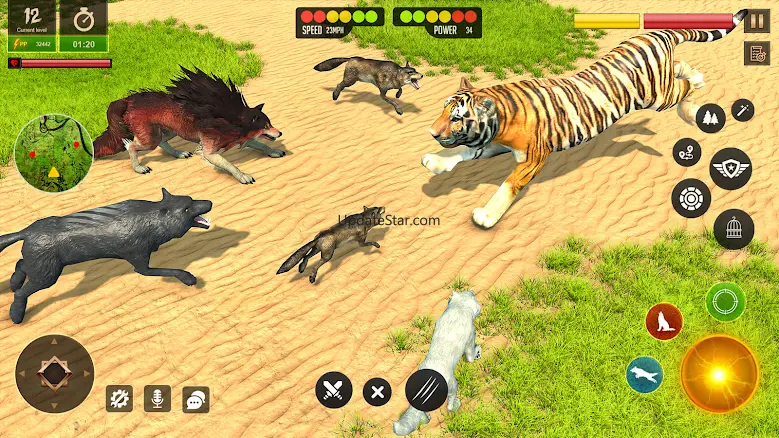Click the X cancel button
779x438 pixels.
point(377,392)
